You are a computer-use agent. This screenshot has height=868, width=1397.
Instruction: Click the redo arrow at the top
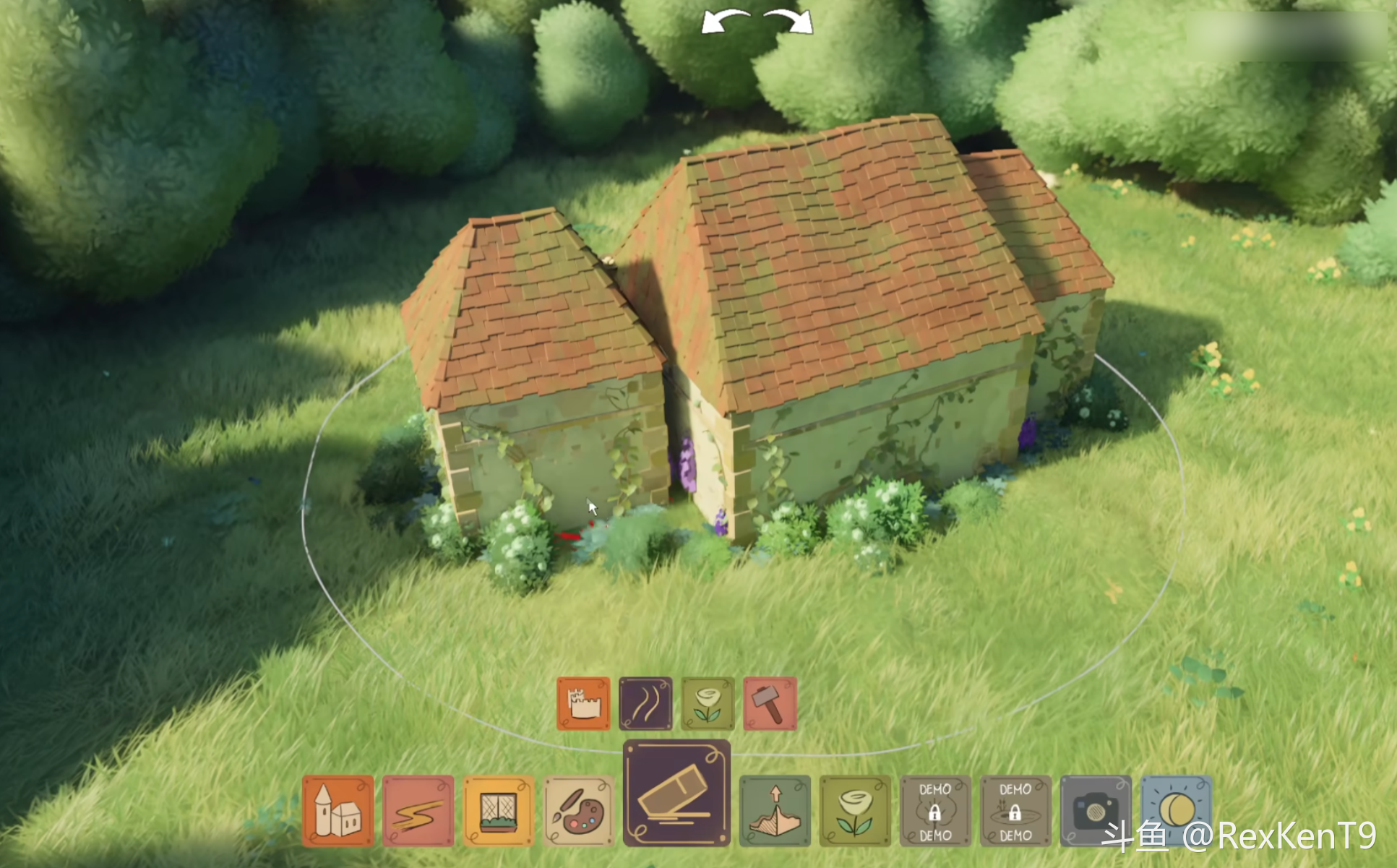coord(789,22)
